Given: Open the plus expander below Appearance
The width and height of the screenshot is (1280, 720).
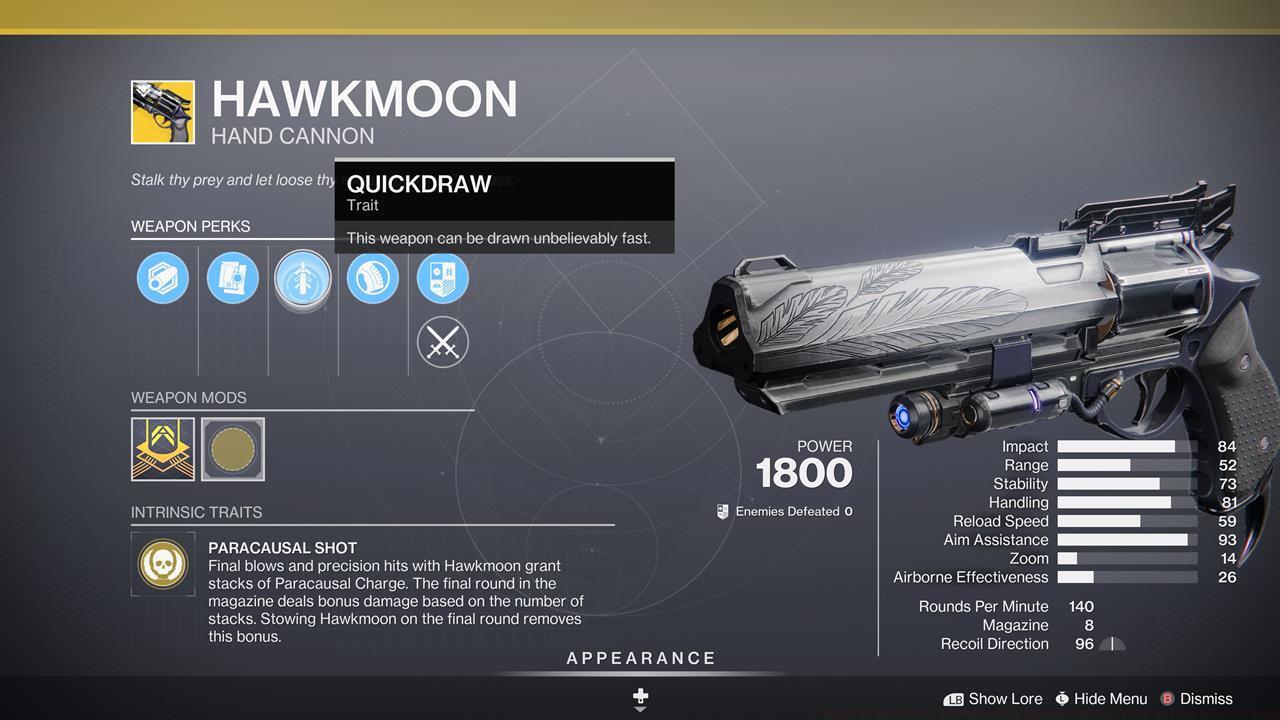Looking at the screenshot, I should pos(639,695).
